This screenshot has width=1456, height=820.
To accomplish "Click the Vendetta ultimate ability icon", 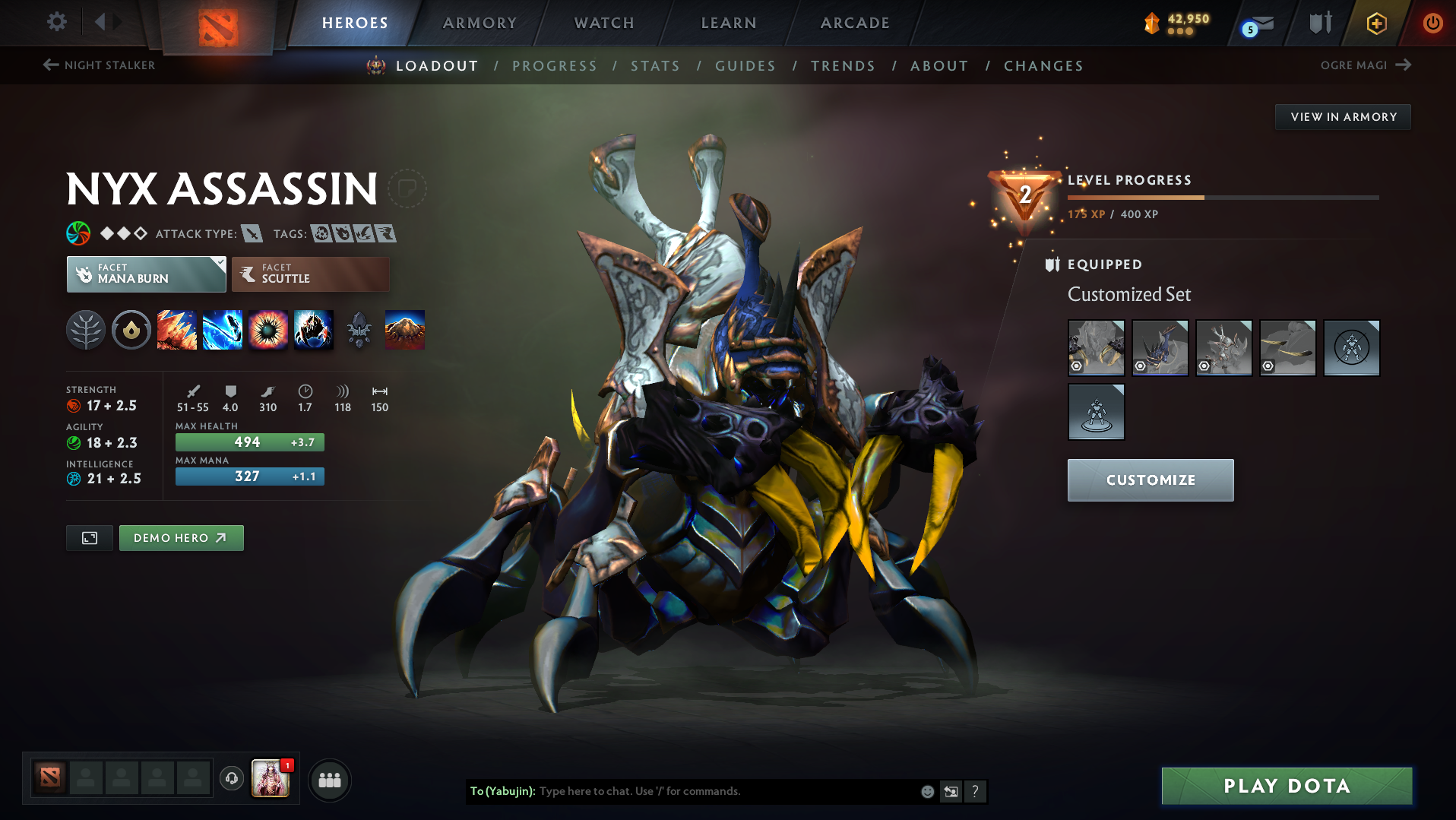I will pyautogui.click(x=313, y=330).
